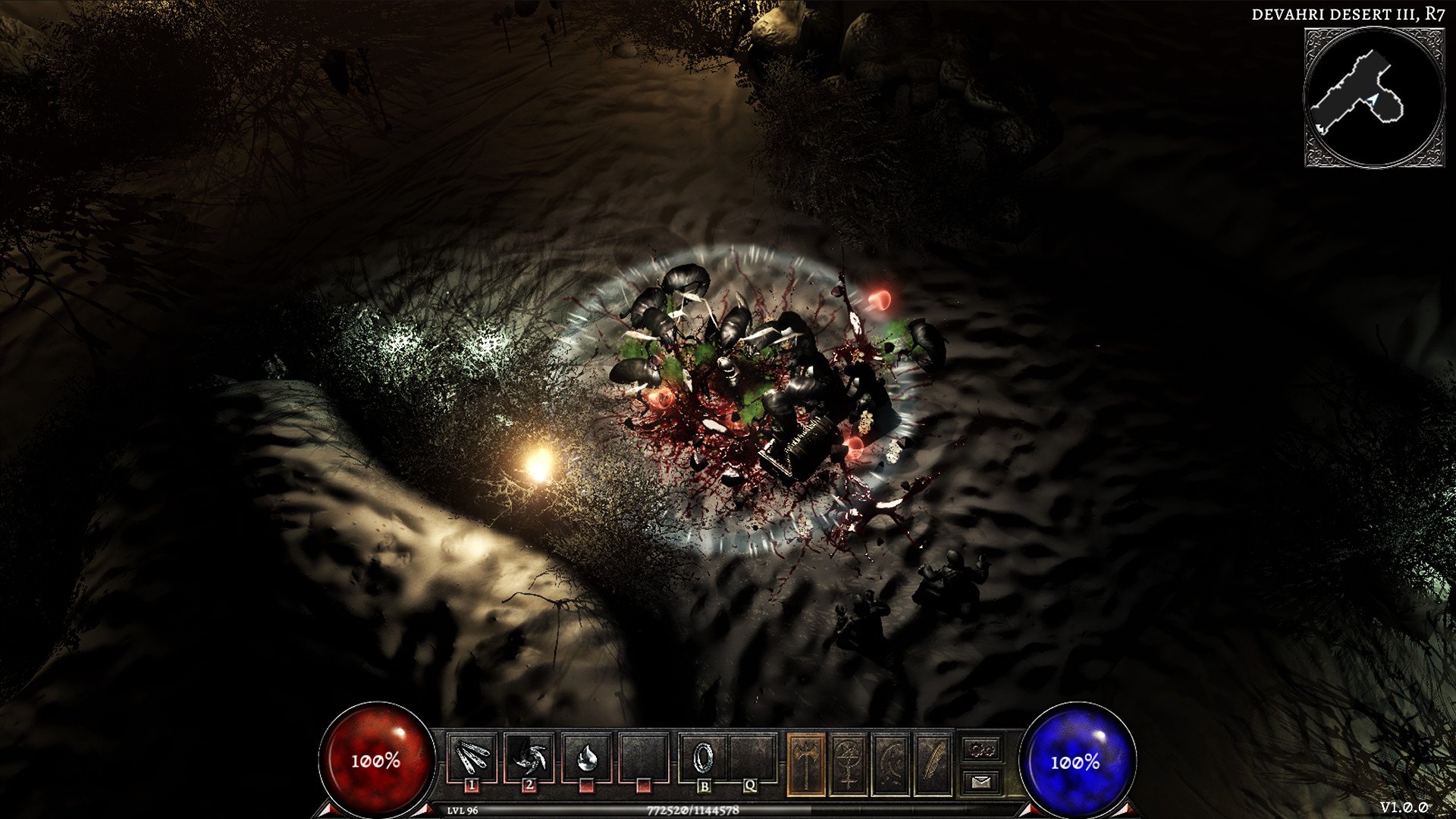Activate the portal ring ability bound to B
This screenshot has width=1456, height=819.
click(x=704, y=758)
